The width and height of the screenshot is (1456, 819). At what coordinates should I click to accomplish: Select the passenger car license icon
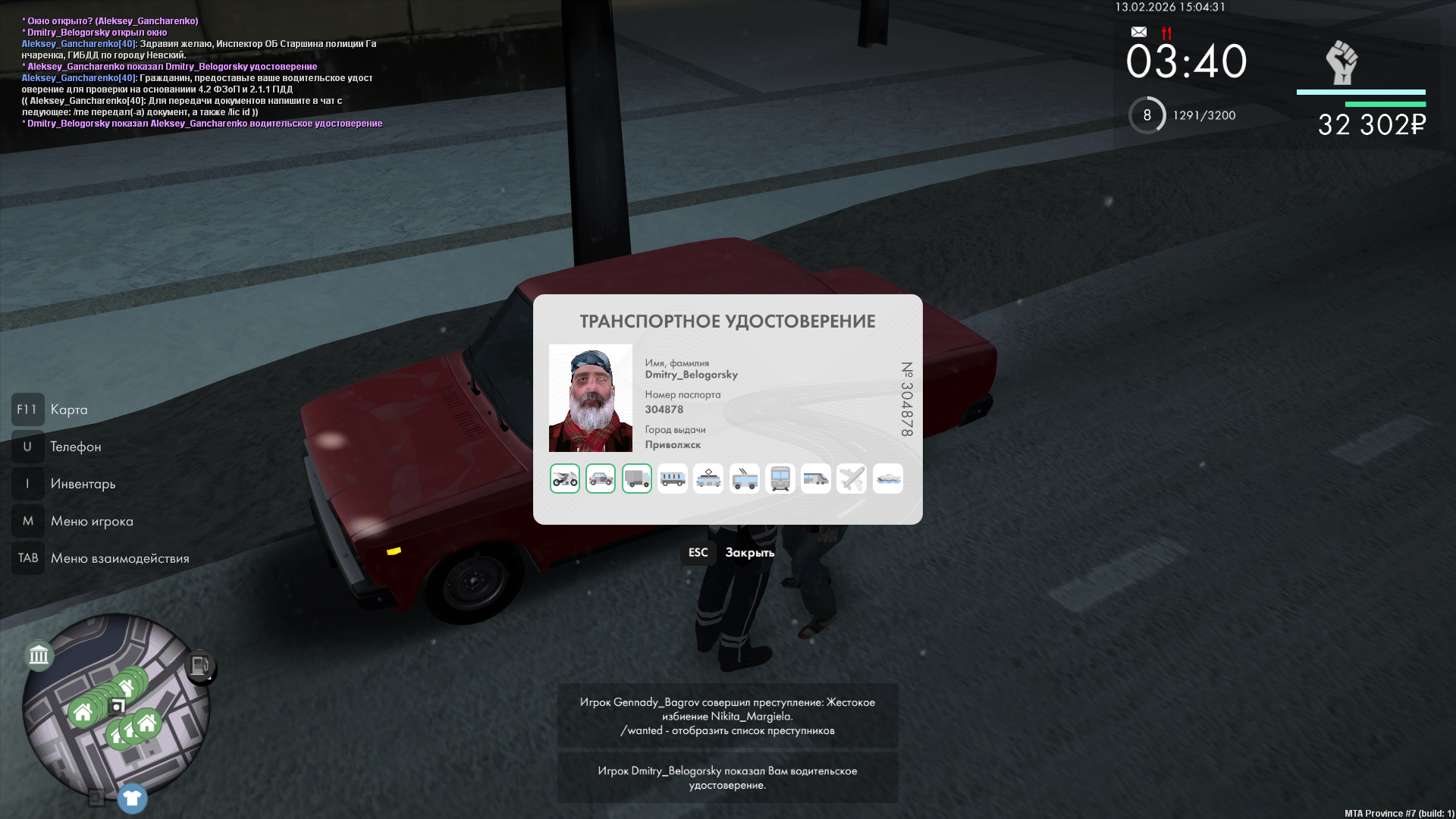tap(601, 479)
